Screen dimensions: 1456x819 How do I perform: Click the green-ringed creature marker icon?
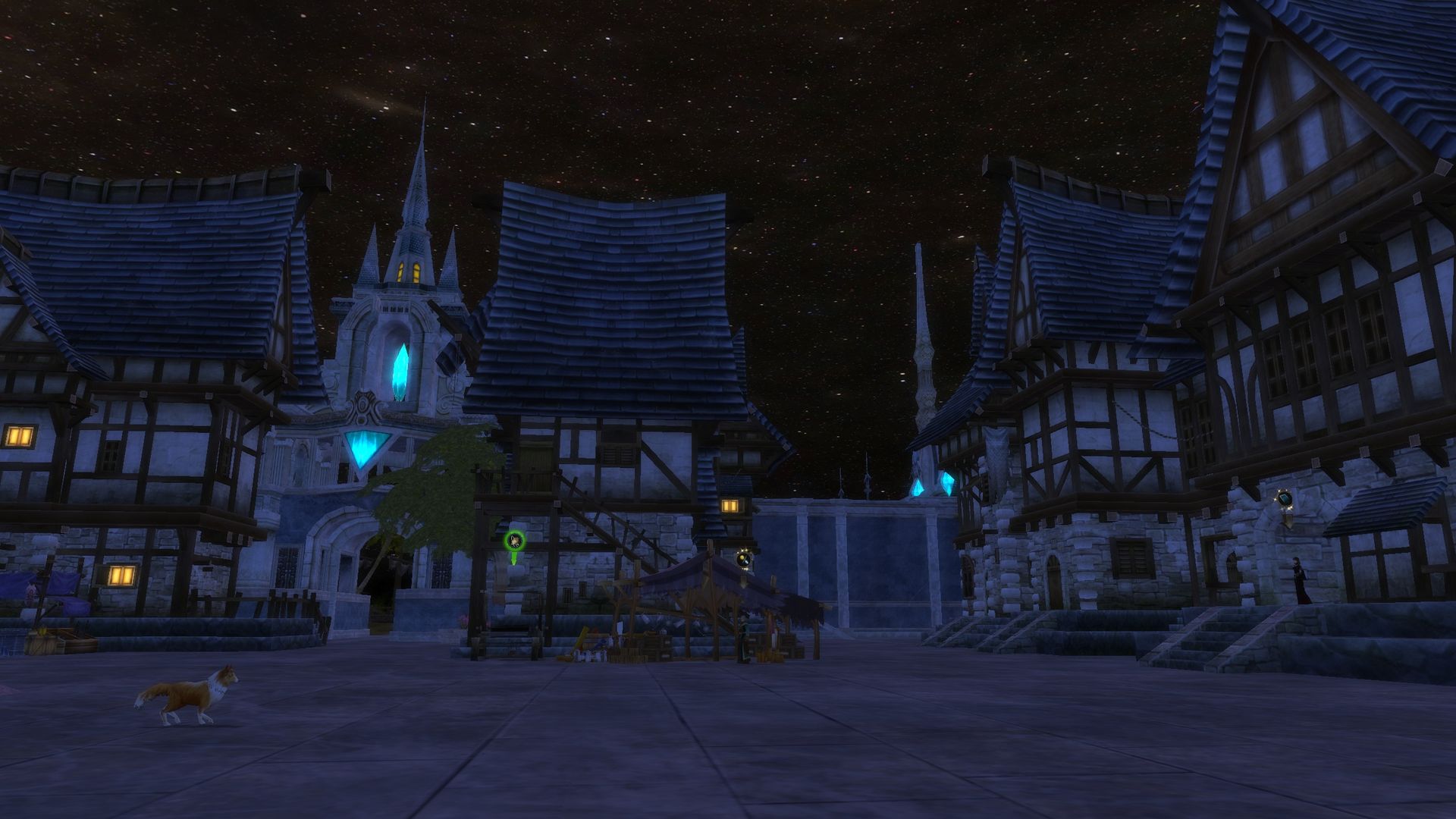(514, 541)
